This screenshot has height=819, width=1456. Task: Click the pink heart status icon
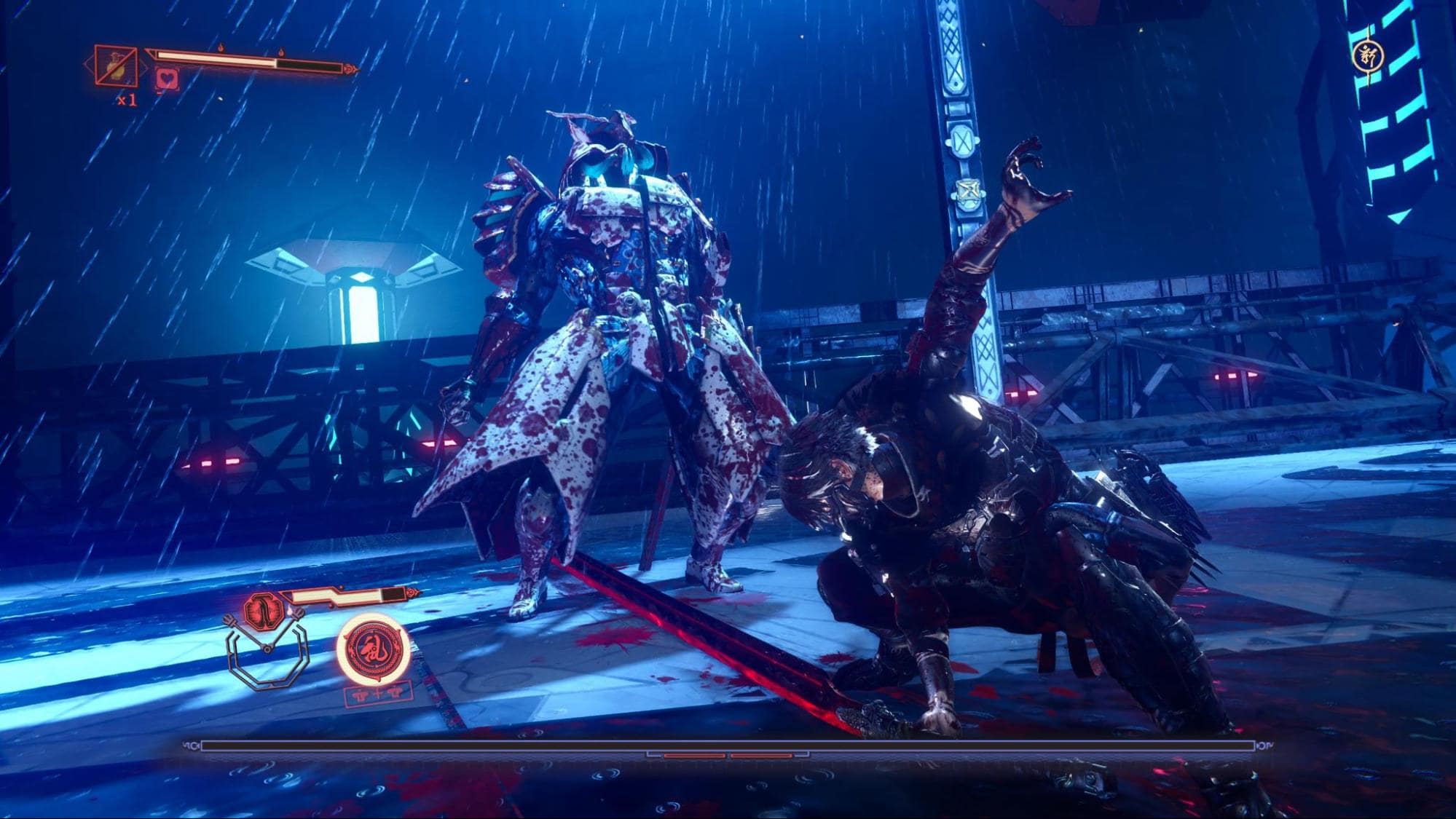pos(167,78)
